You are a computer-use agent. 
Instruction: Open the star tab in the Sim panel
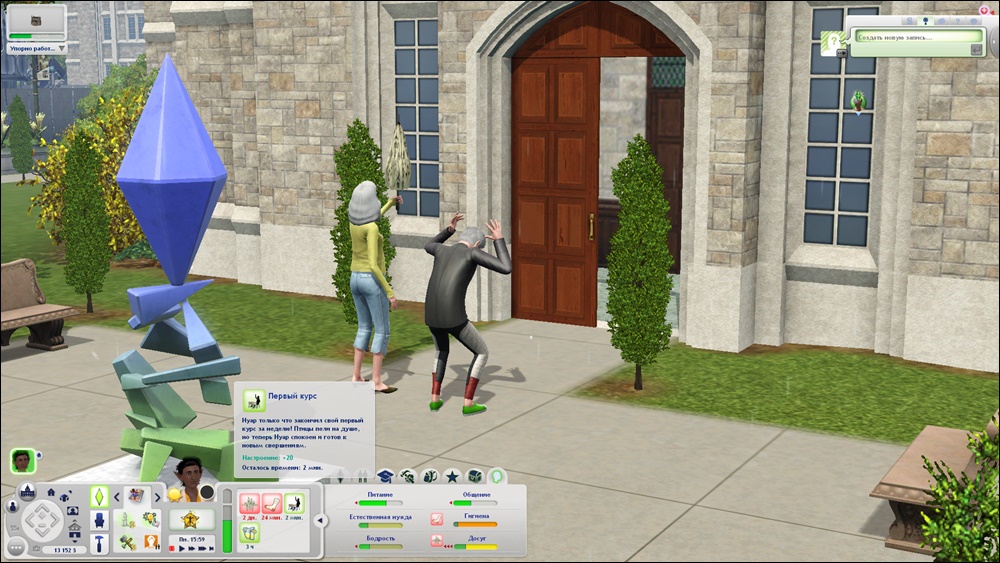point(452,477)
